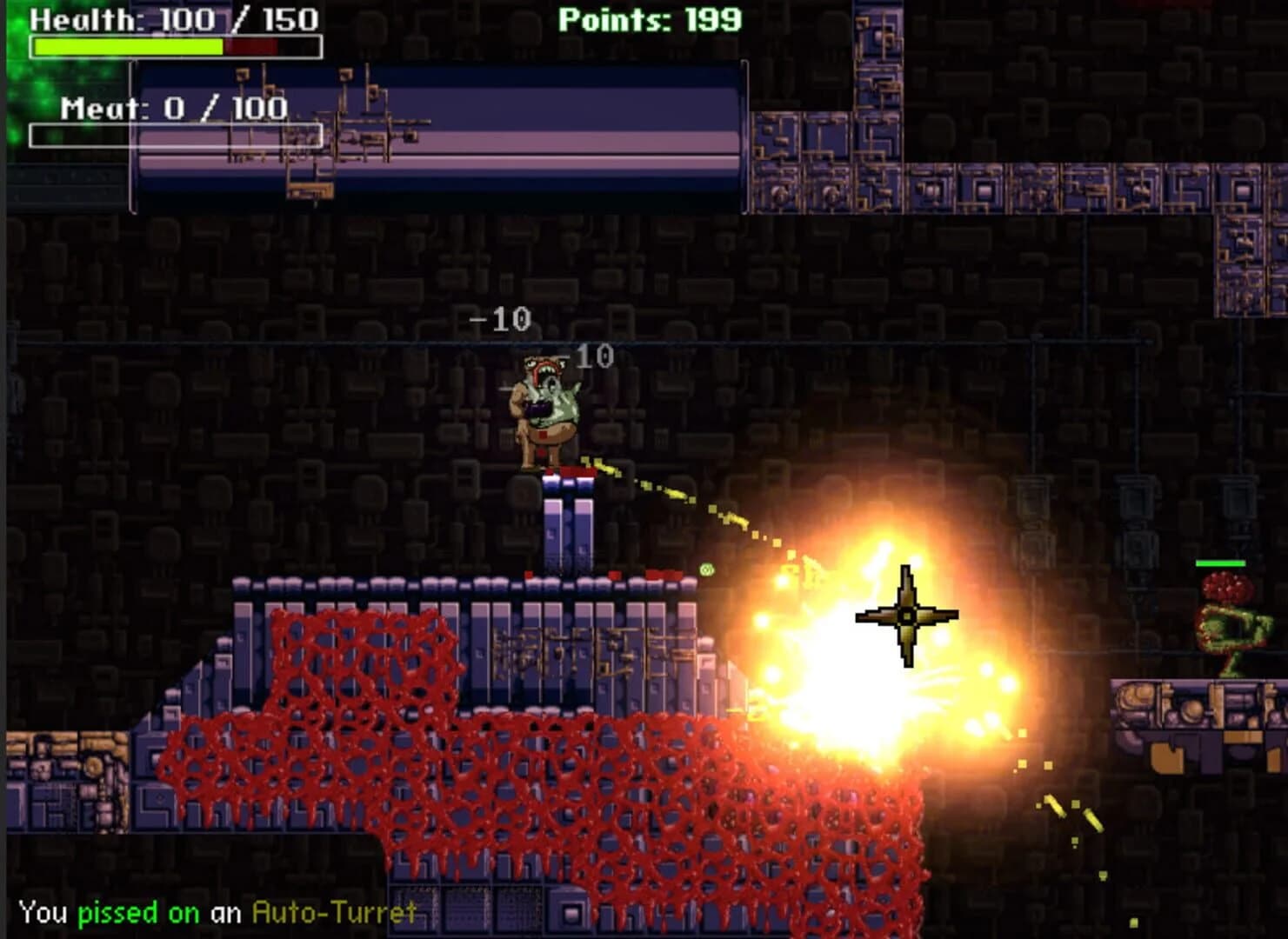Click the floating -10 damage number

[498, 320]
